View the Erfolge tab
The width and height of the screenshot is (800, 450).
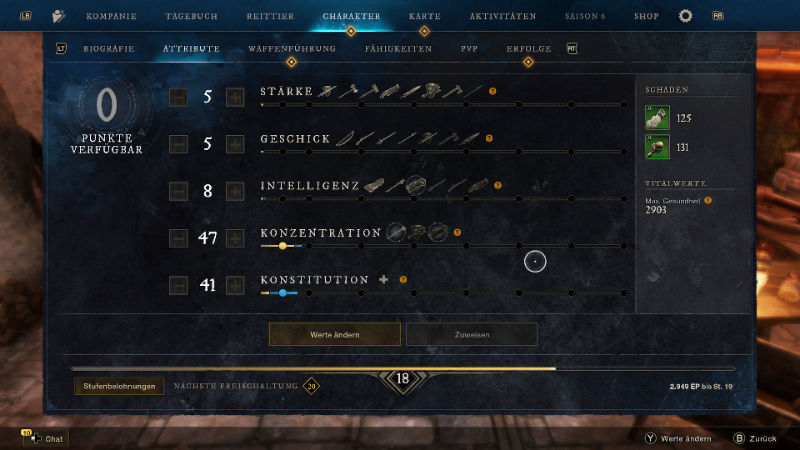click(x=528, y=48)
